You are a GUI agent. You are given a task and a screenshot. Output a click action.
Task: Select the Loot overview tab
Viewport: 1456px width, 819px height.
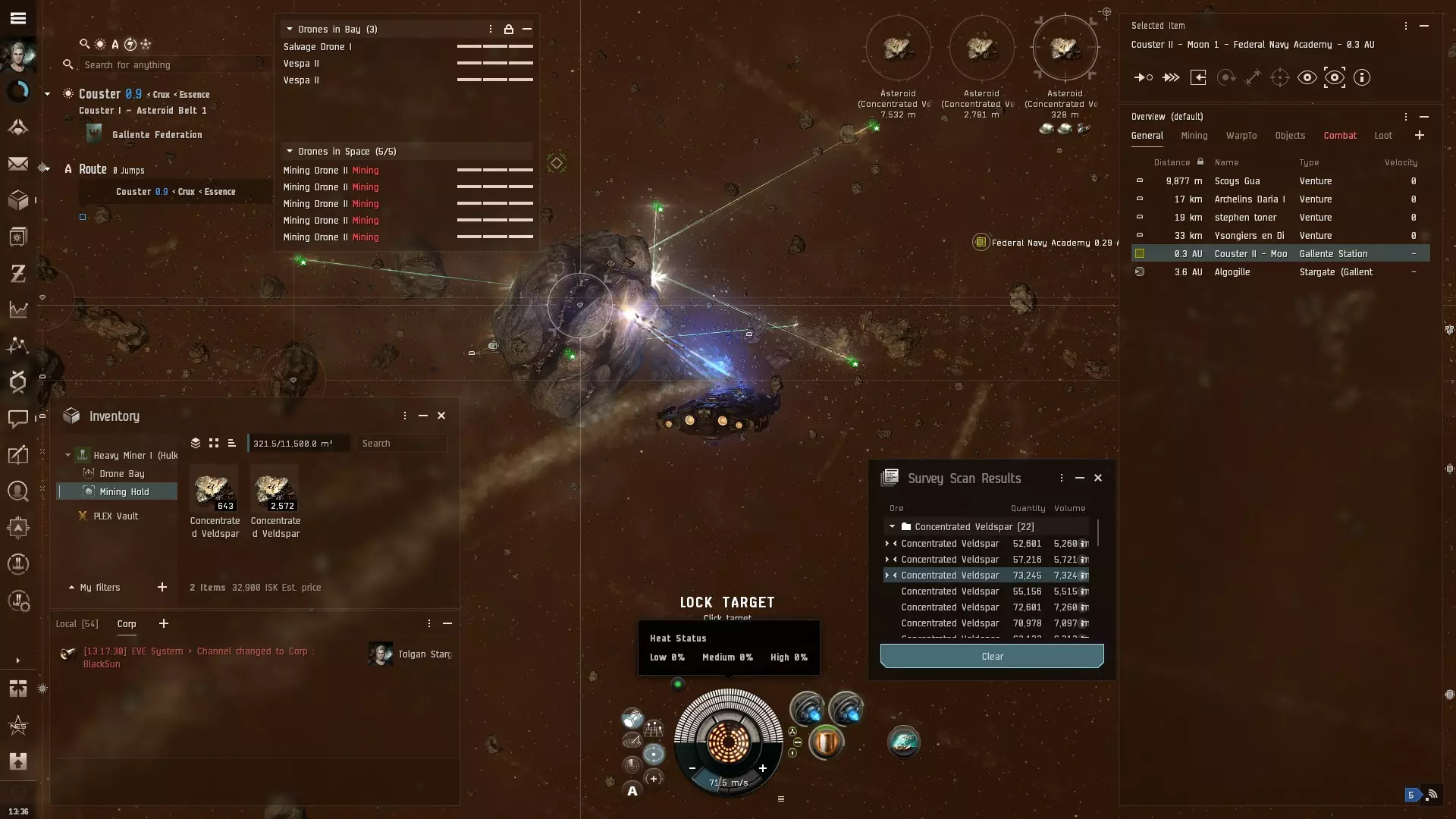click(x=1383, y=136)
